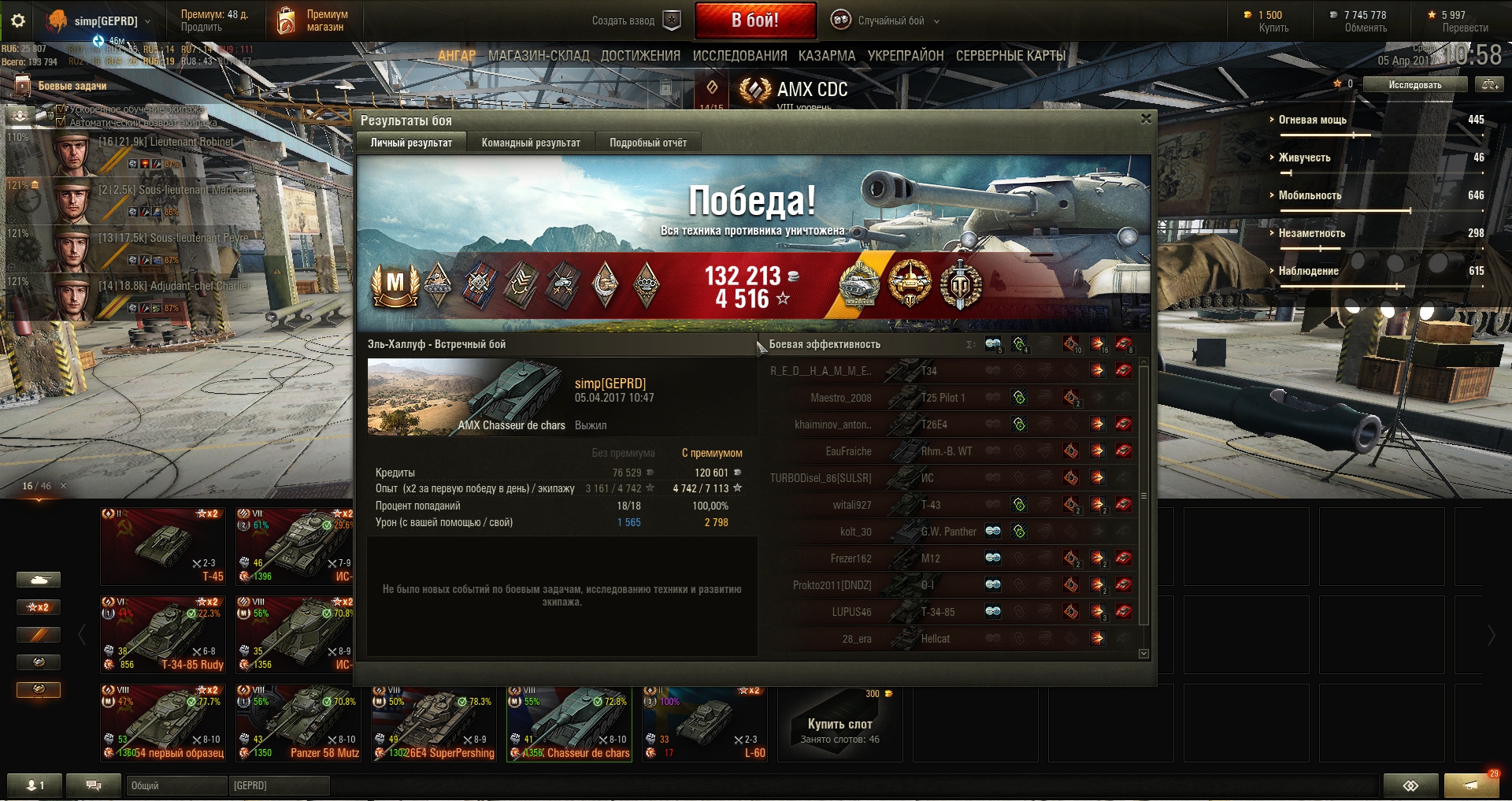Open the Подробный отчёт tab
1512x801 pixels.
click(x=647, y=143)
